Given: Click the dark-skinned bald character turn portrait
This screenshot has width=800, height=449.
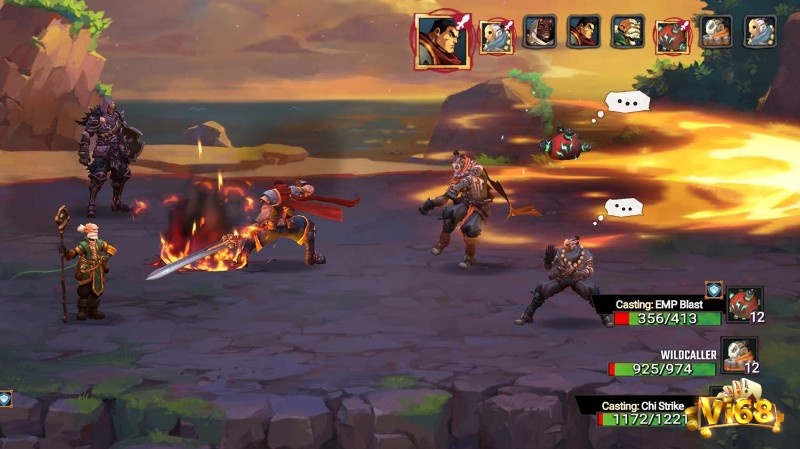Looking at the screenshot, I should (540, 32).
